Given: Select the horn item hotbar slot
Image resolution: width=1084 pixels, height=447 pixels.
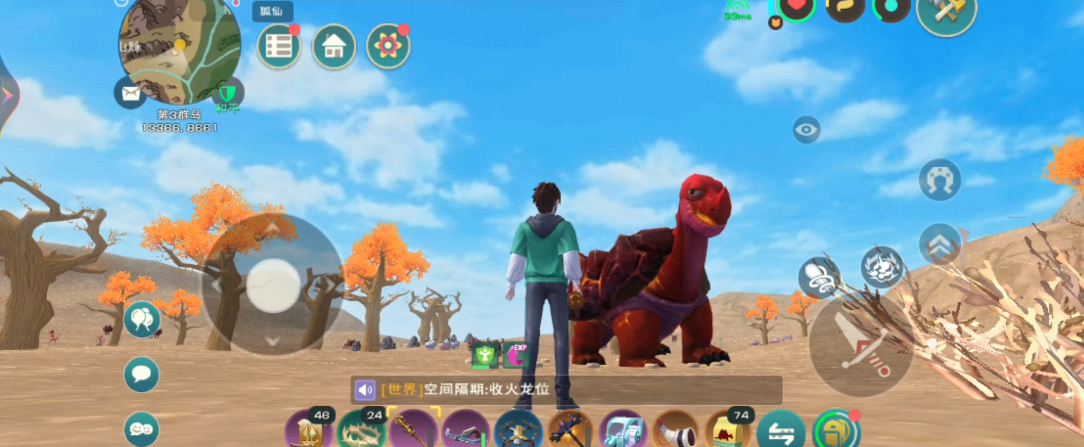Looking at the screenshot, I should tap(676, 431).
